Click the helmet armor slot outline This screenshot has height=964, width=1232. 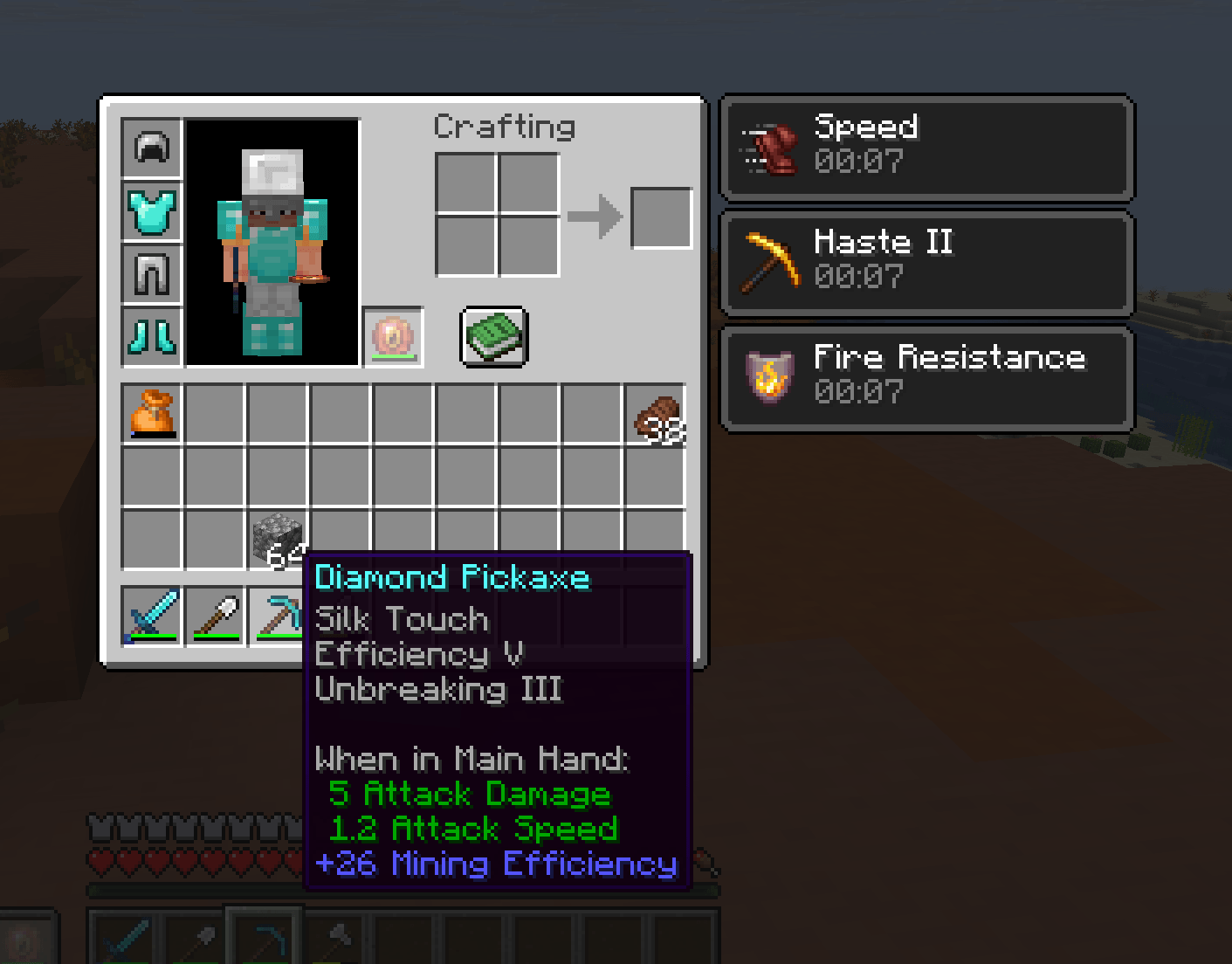(x=152, y=148)
